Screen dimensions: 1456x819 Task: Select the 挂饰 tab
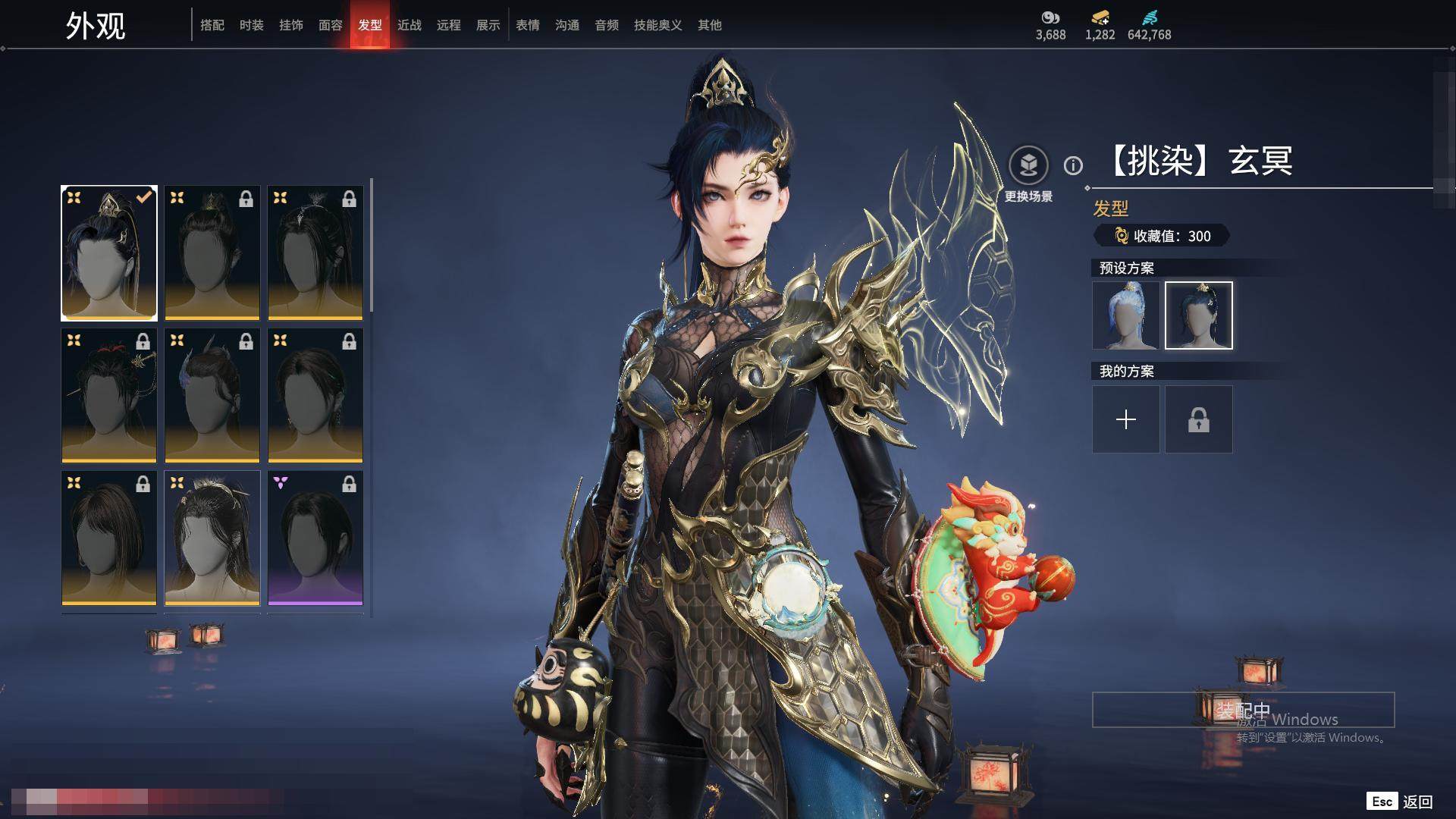[x=291, y=25]
